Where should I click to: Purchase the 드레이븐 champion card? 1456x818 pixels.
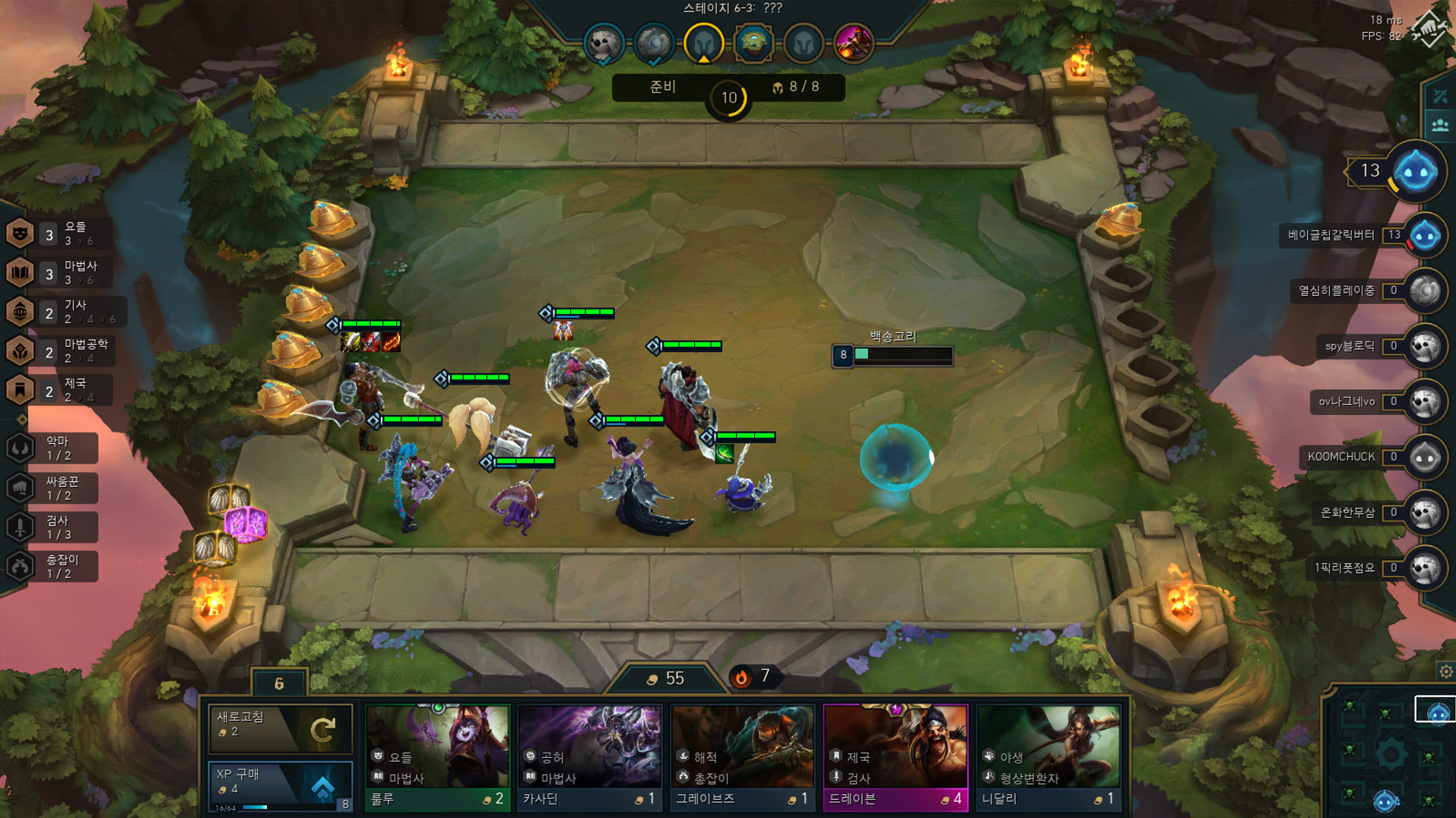coord(895,756)
